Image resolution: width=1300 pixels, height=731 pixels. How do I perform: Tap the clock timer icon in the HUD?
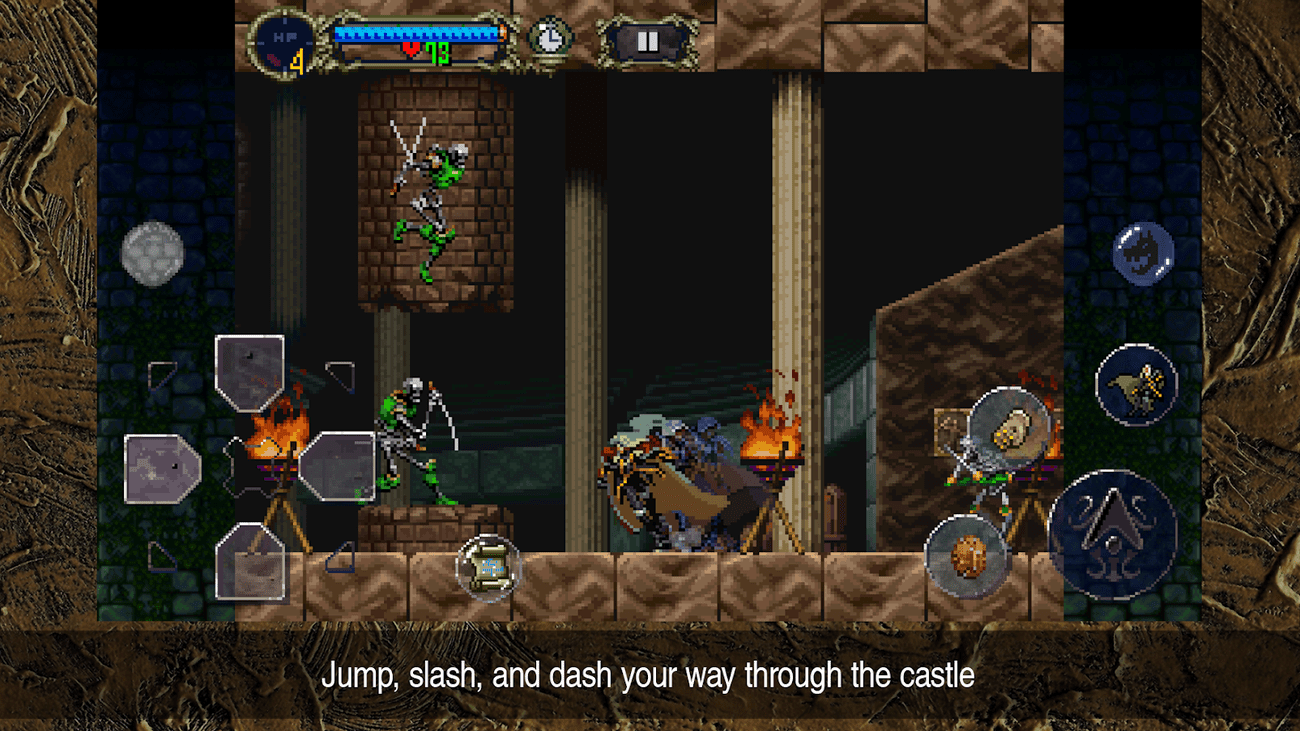(x=549, y=37)
